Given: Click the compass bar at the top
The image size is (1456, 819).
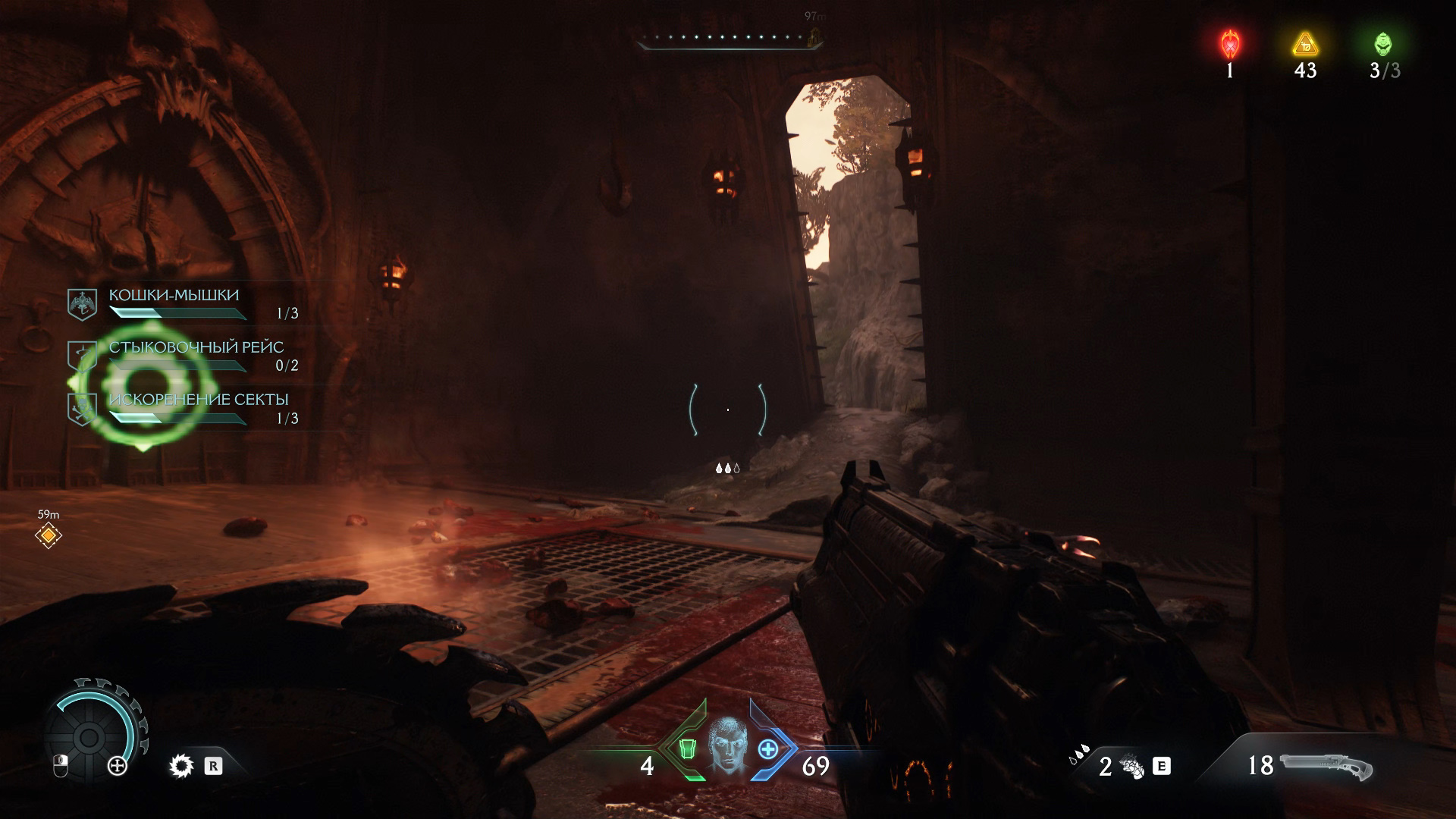Looking at the screenshot, I should (728, 38).
